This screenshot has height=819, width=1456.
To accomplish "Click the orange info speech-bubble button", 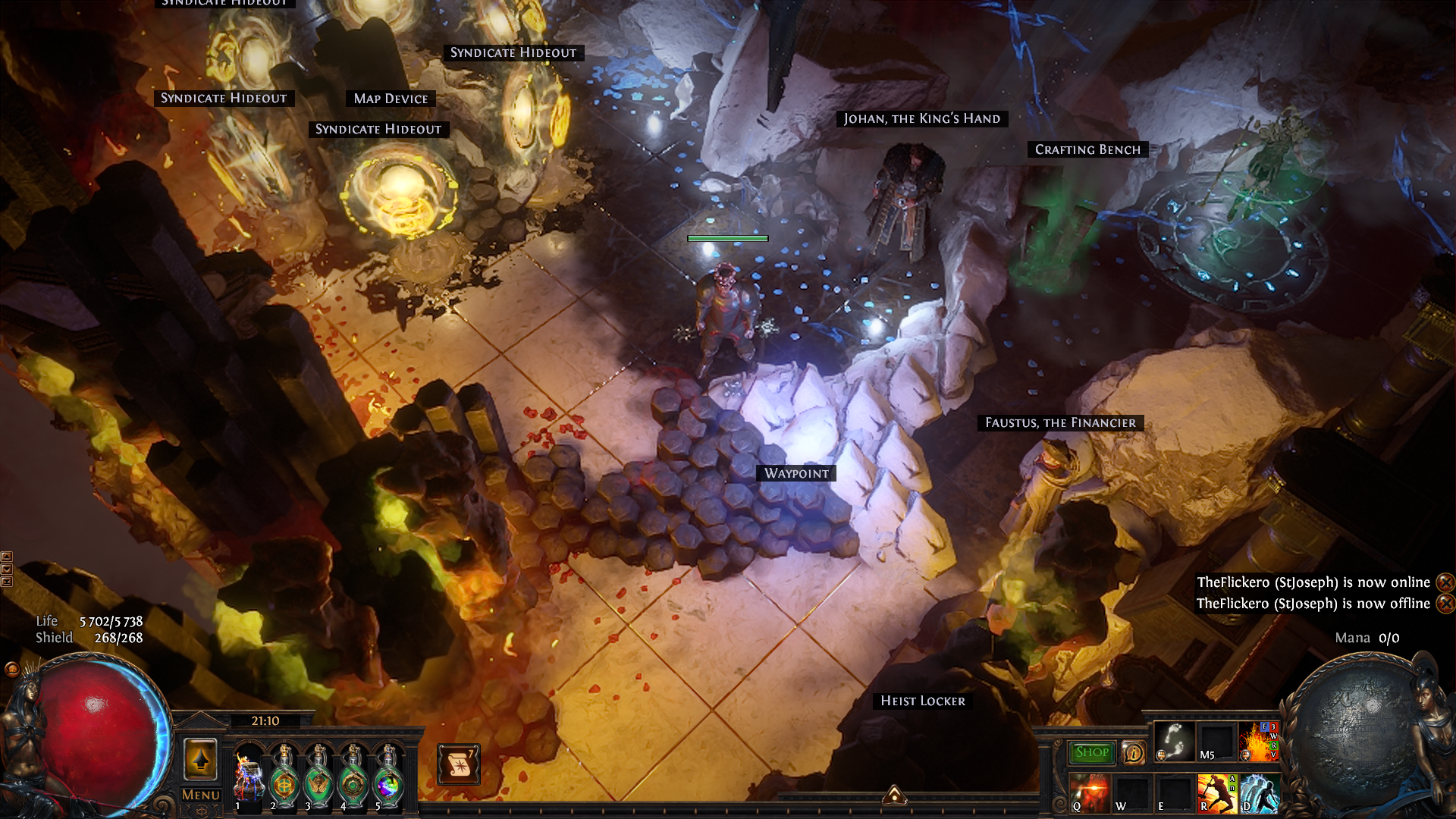I will [x=1133, y=752].
